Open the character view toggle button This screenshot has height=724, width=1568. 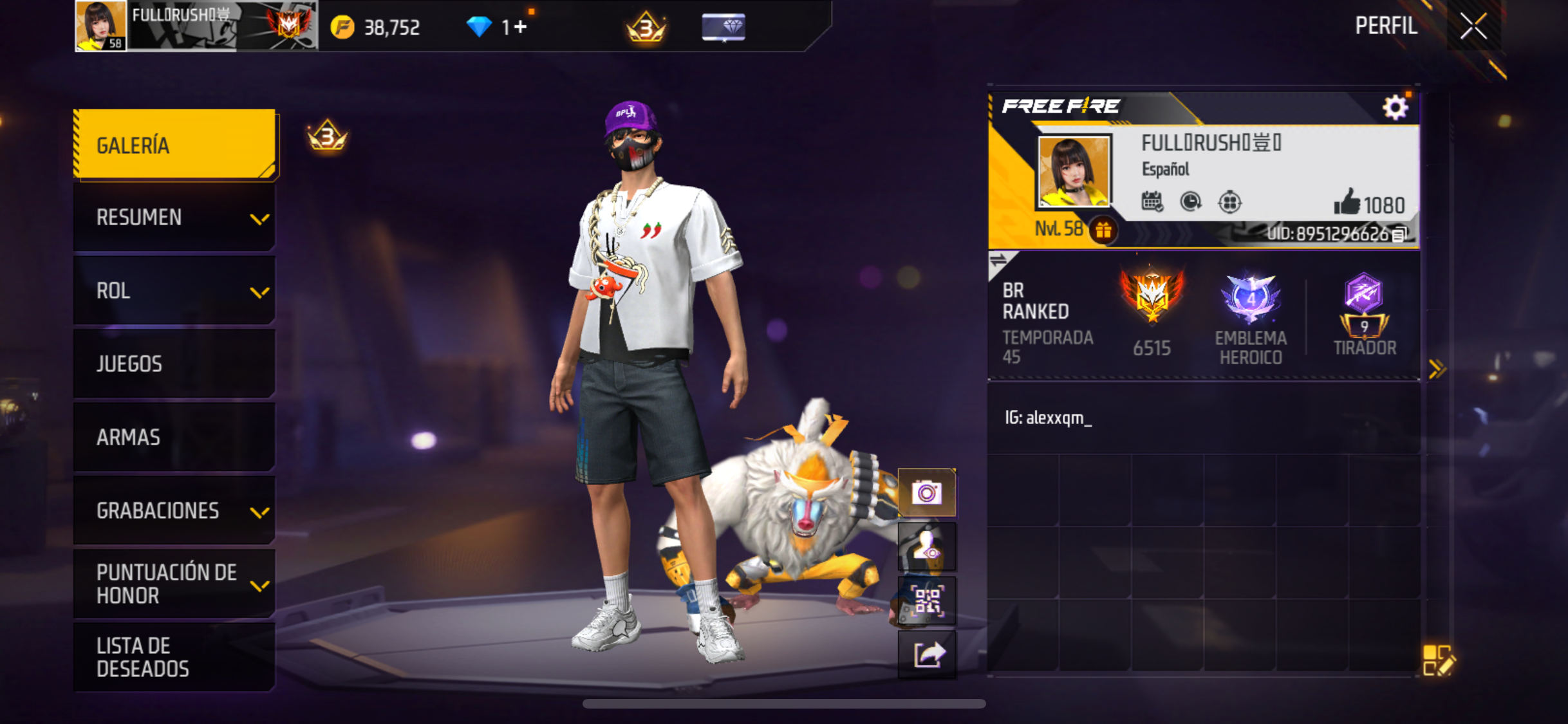[x=927, y=548]
